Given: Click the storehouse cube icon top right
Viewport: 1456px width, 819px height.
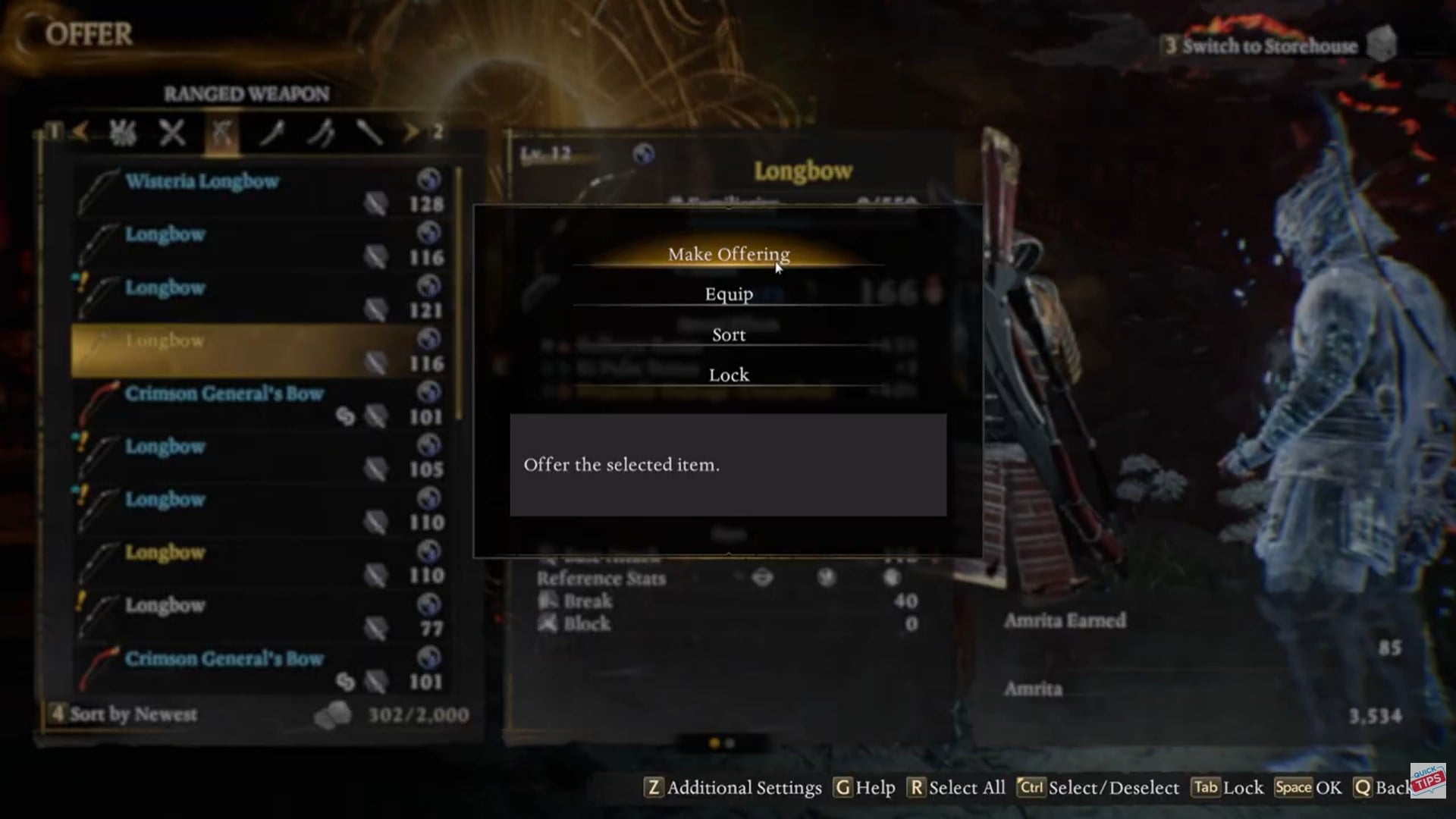Looking at the screenshot, I should pyautogui.click(x=1382, y=43).
